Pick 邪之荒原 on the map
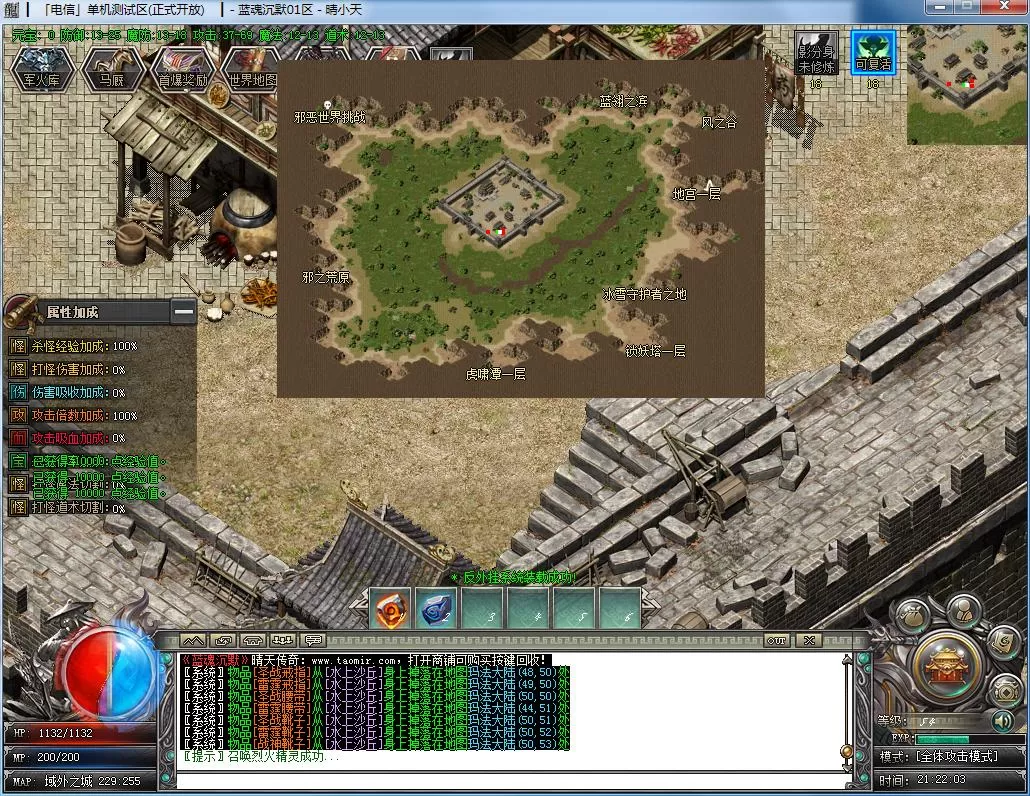This screenshot has height=796, width=1030. click(x=326, y=277)
